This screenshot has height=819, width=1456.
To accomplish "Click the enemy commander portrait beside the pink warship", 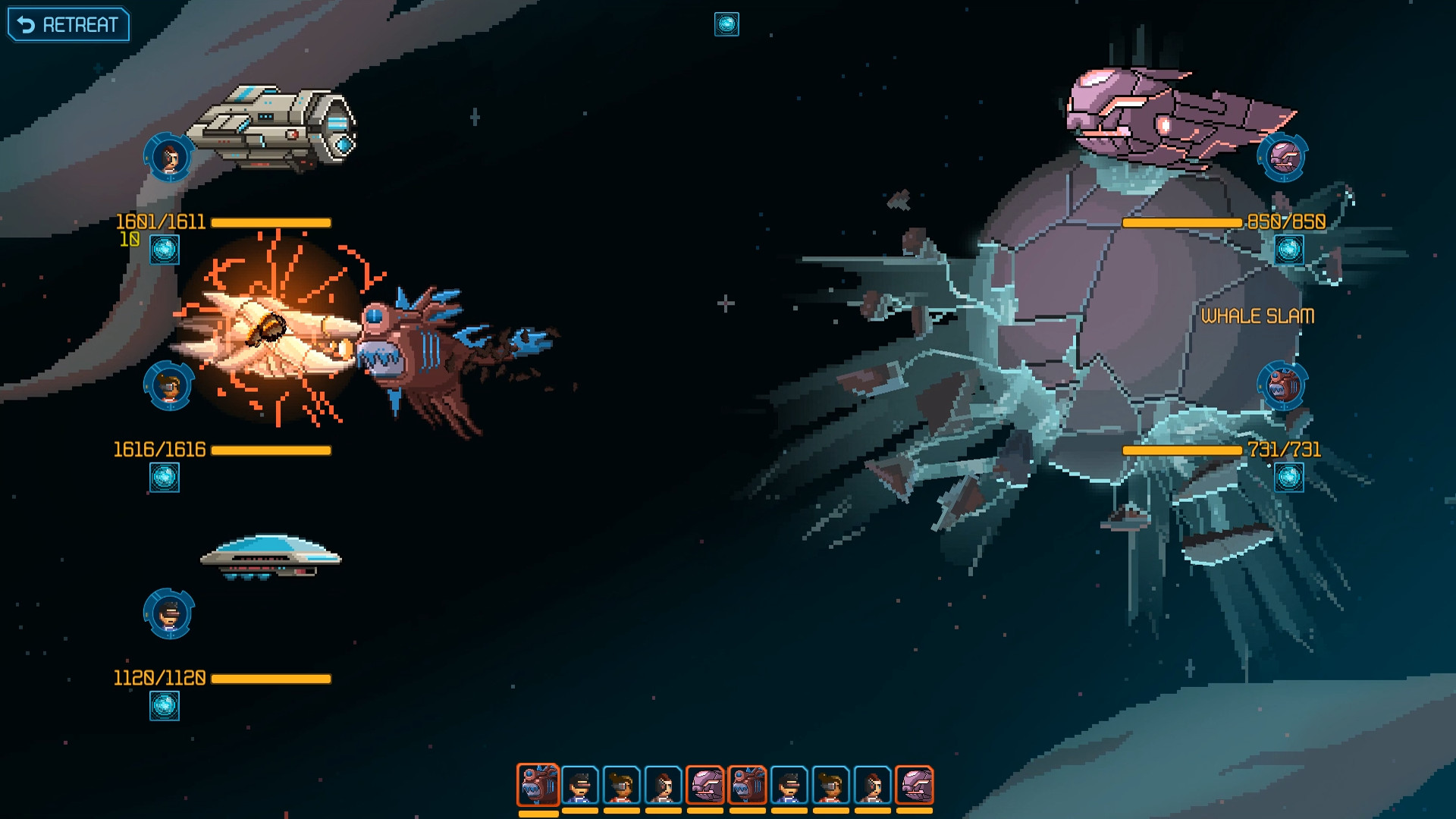I will click(1283, 157).
